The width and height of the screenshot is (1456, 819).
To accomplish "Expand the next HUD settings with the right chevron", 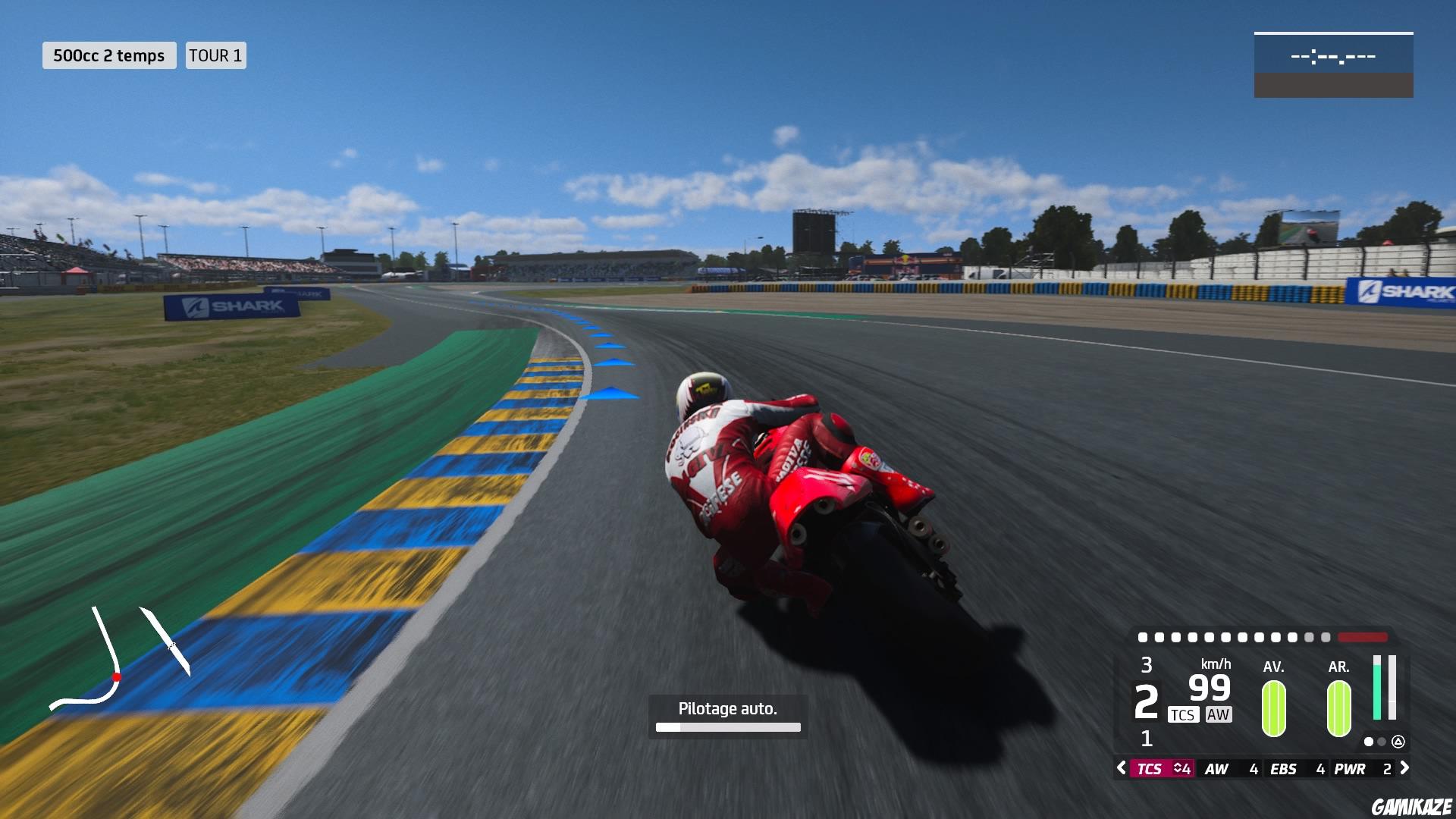I will tap(1404, 768).
